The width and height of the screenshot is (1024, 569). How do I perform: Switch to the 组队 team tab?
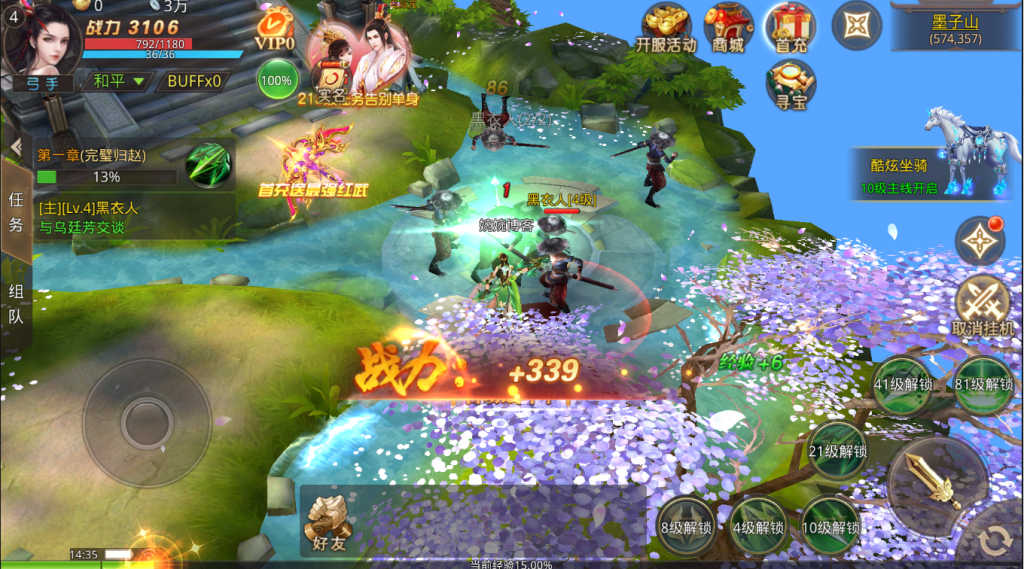pos(16,304)
